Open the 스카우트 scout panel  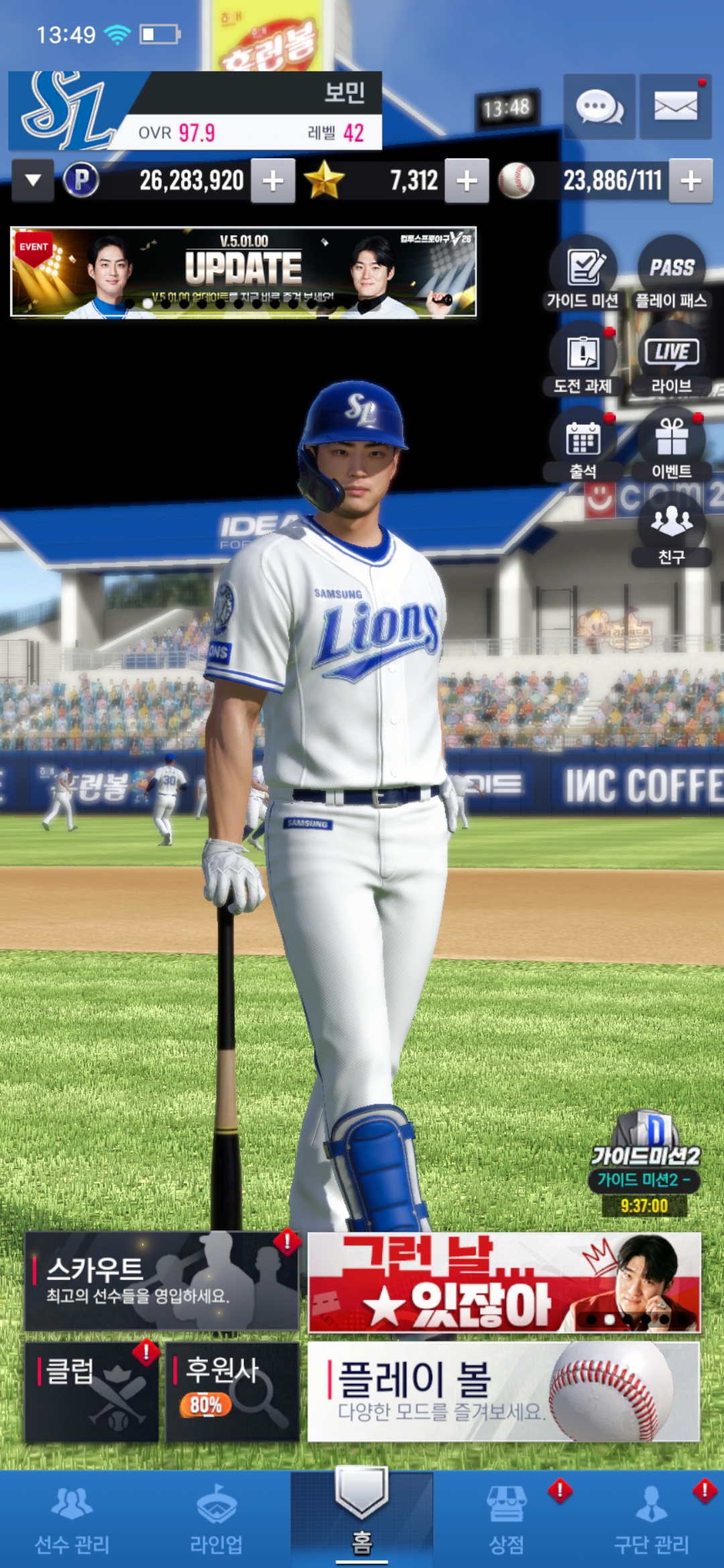[162, 1281]
